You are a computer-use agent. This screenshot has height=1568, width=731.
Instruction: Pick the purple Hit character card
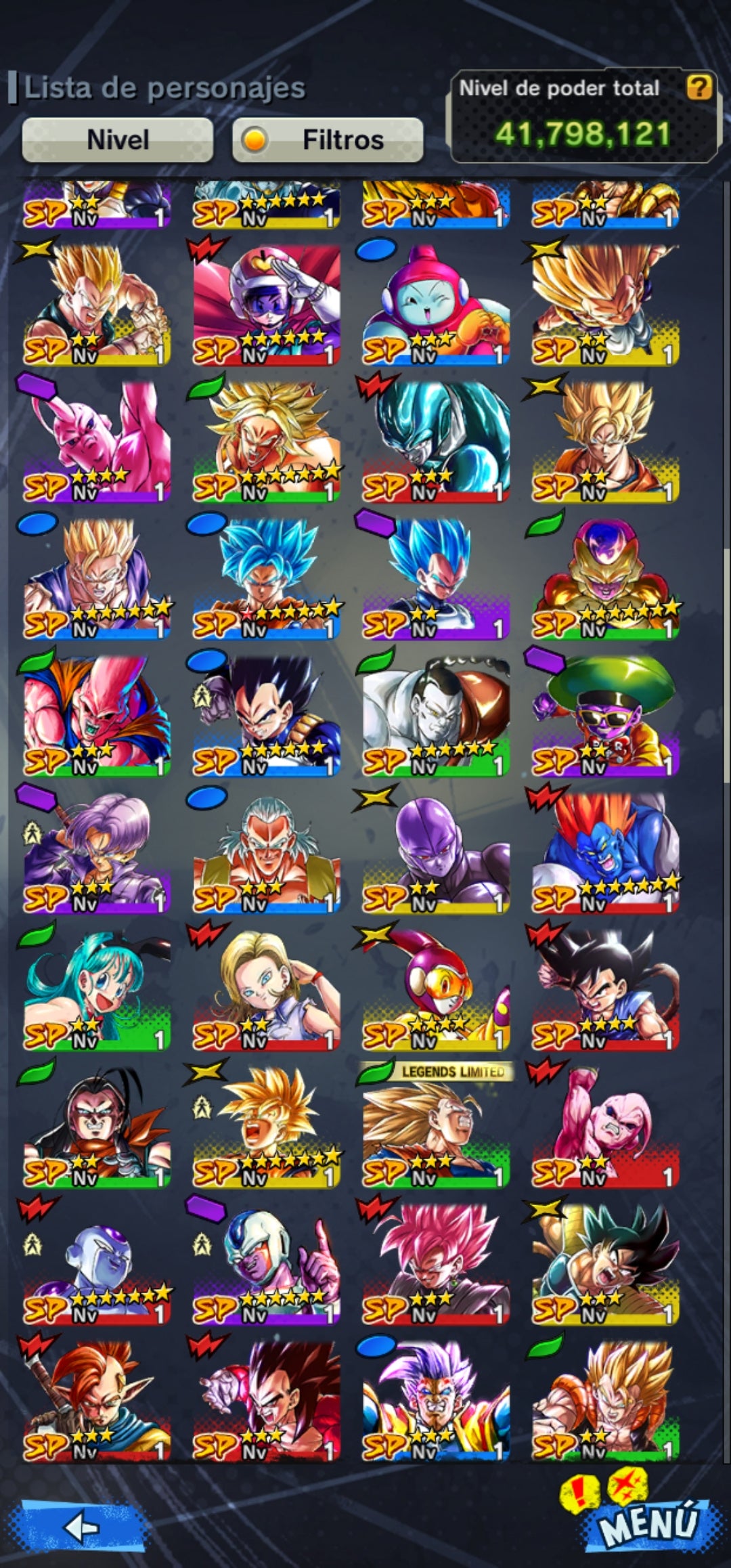pos(435,854)
